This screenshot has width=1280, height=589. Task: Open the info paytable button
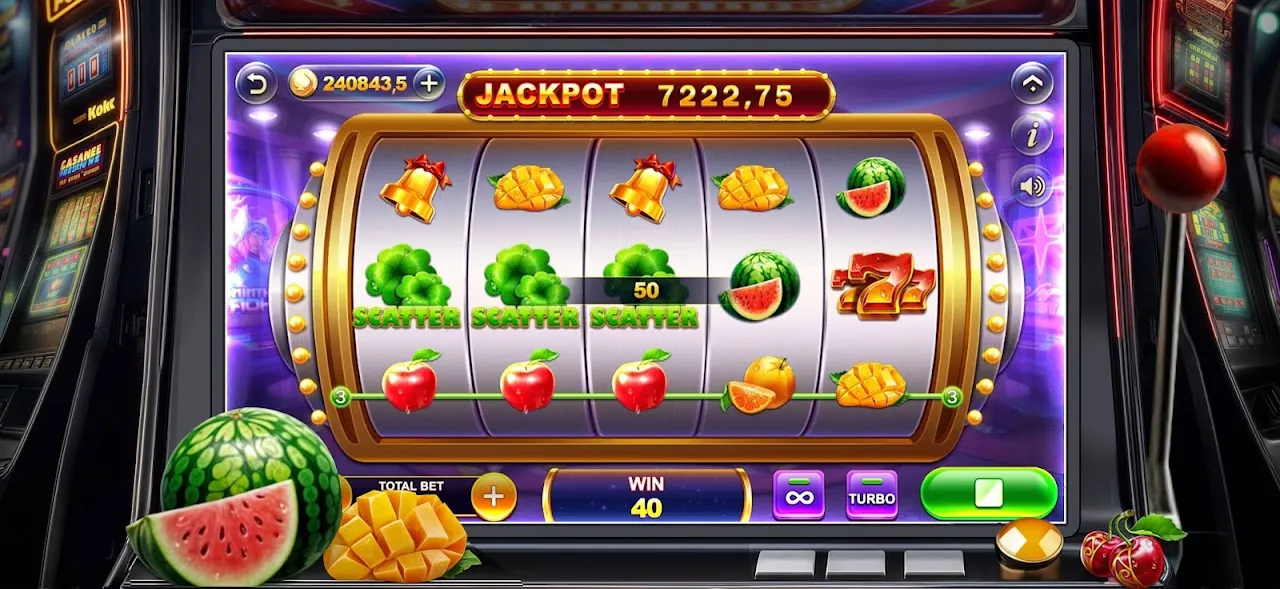1032,134
